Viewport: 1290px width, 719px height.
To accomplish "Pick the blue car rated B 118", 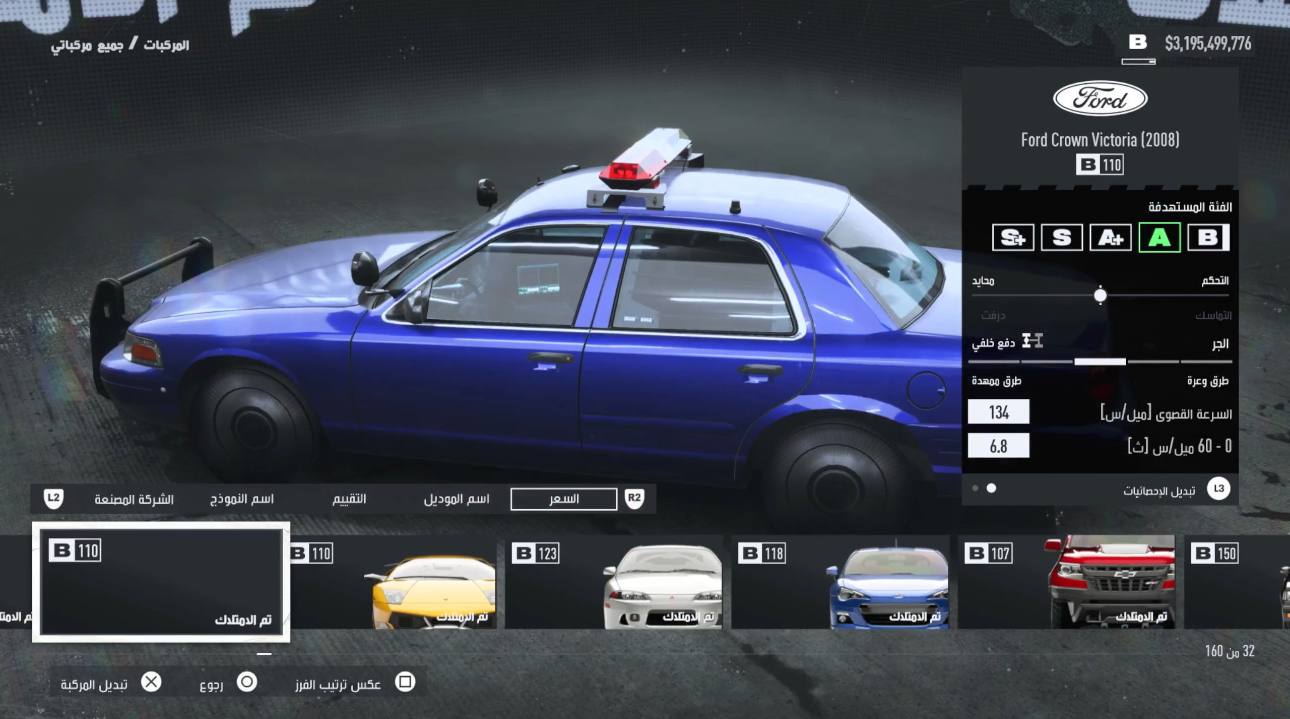I will tap(840, 583).
